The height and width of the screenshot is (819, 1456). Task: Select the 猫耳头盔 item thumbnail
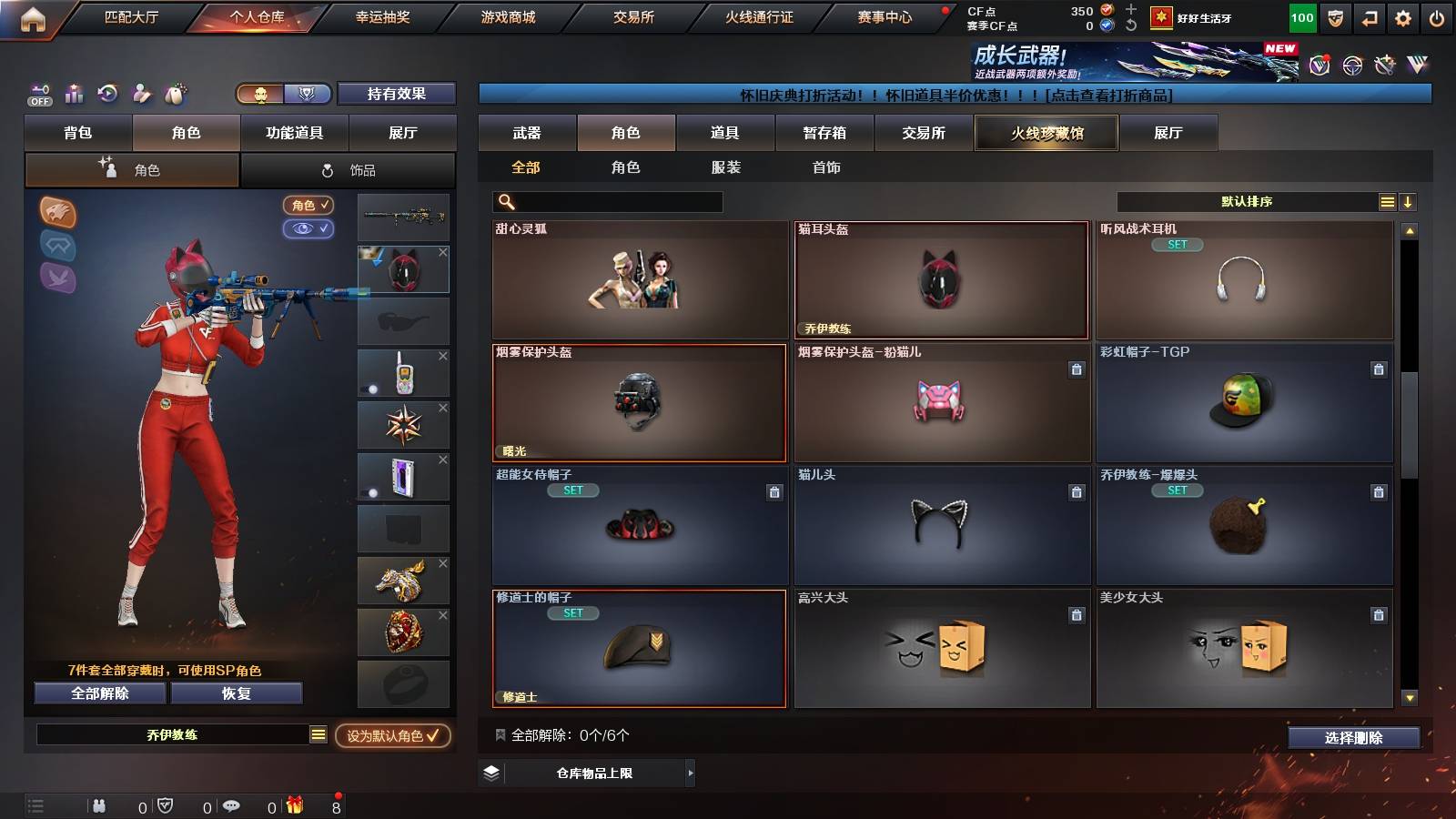[x=942, y=280]
